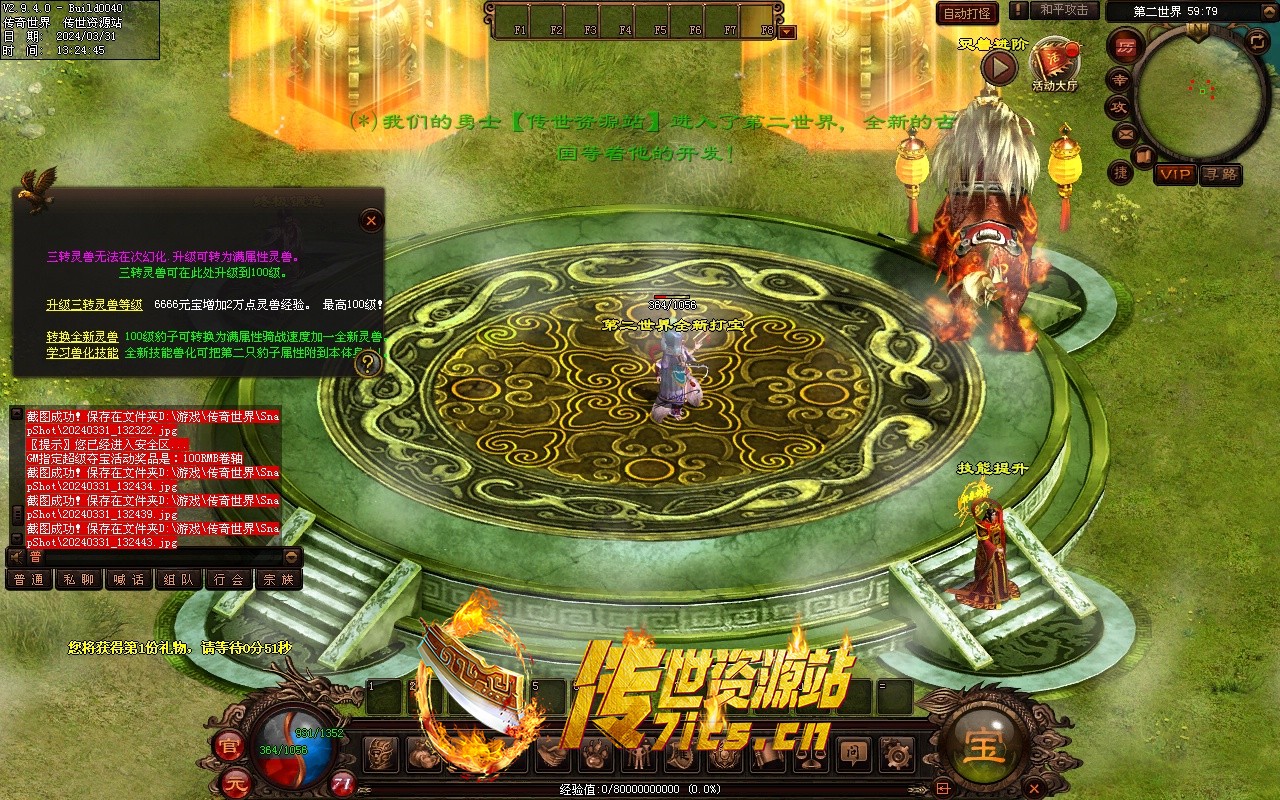Close the spirit beast dialog panel

point(370,220)
